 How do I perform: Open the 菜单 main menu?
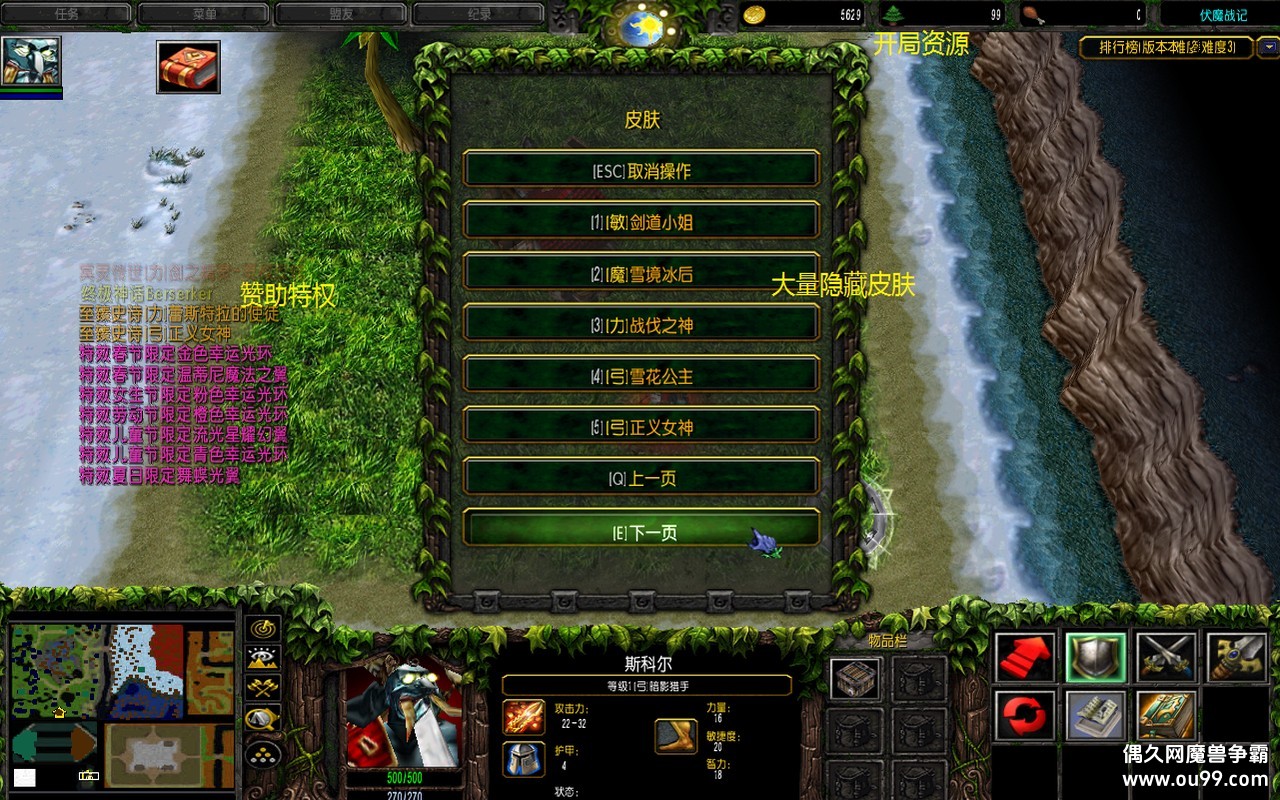(203, 14)
